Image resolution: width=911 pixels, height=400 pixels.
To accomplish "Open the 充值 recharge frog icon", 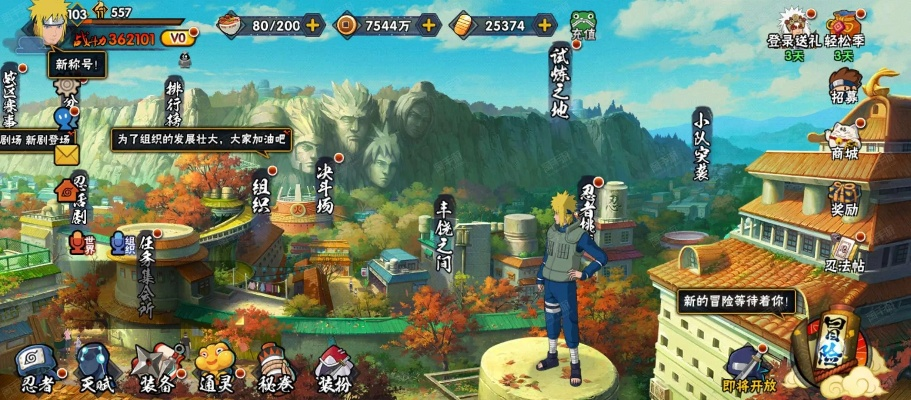I will pos(582,25).
